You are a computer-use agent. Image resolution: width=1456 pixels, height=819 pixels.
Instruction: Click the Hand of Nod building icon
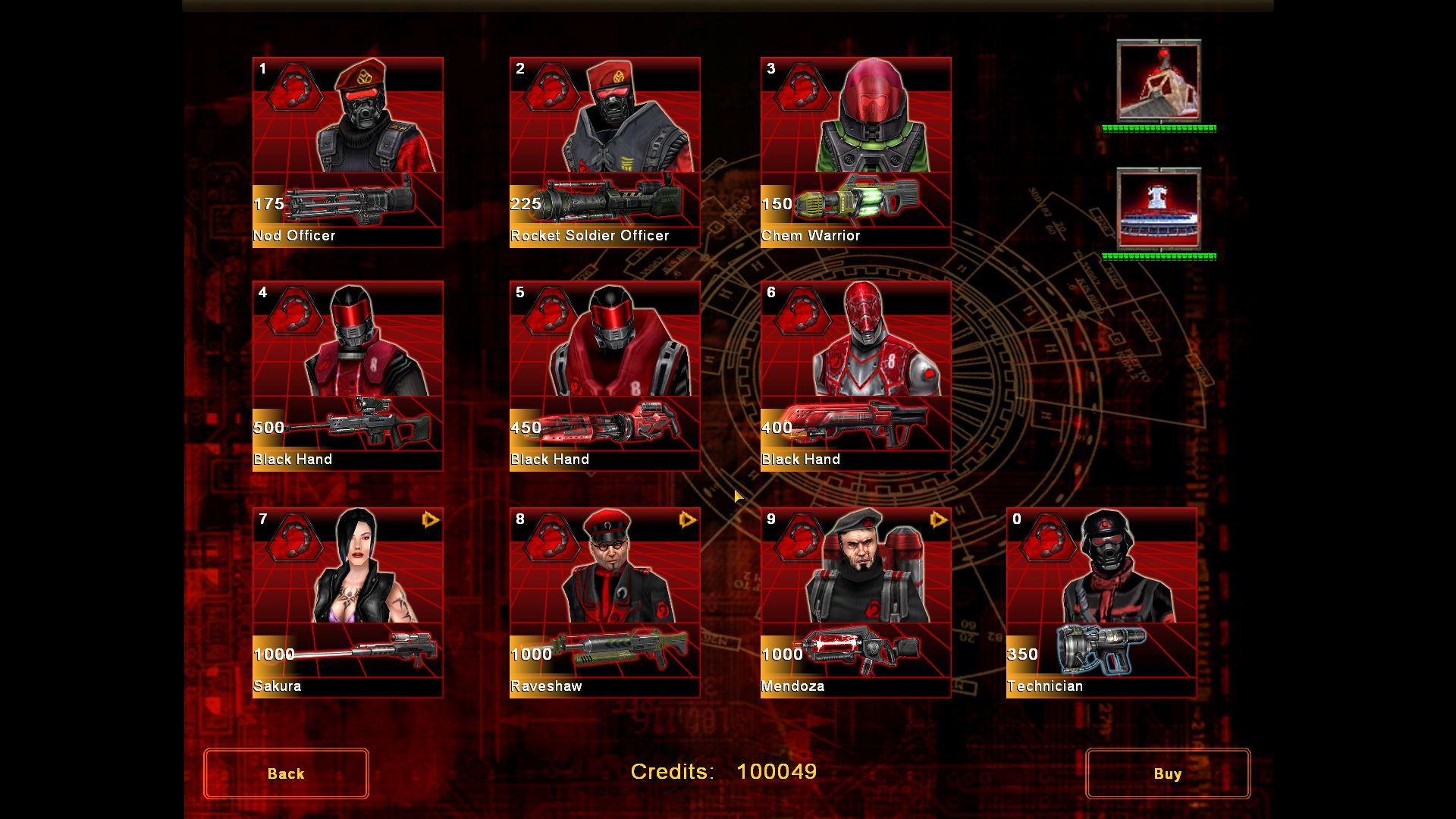1159,81
